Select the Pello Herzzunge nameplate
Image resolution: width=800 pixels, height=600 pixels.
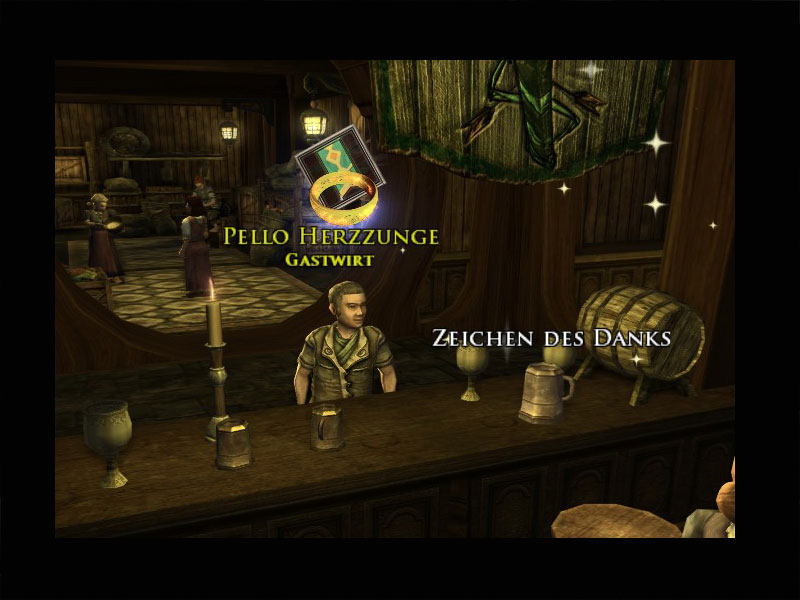[x=331, y=237]
